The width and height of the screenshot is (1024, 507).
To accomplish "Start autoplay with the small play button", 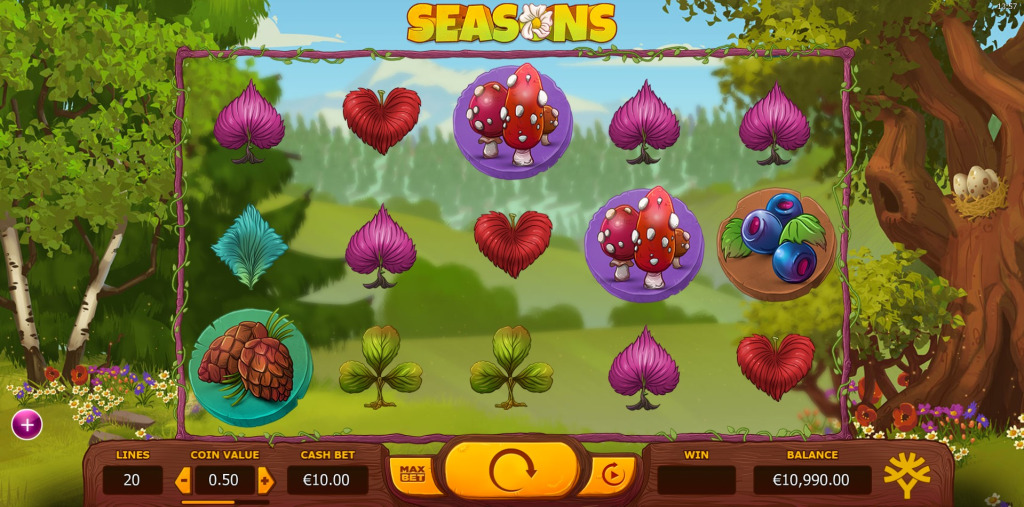I will [x=612, y=475].
